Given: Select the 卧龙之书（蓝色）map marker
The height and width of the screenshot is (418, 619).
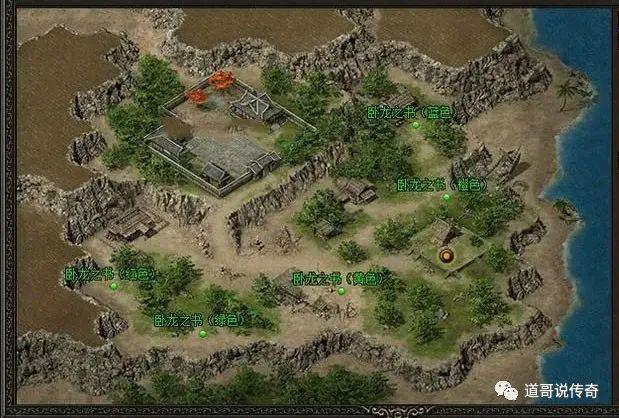Looking at the screenshot, I should [x=416, y=126].
